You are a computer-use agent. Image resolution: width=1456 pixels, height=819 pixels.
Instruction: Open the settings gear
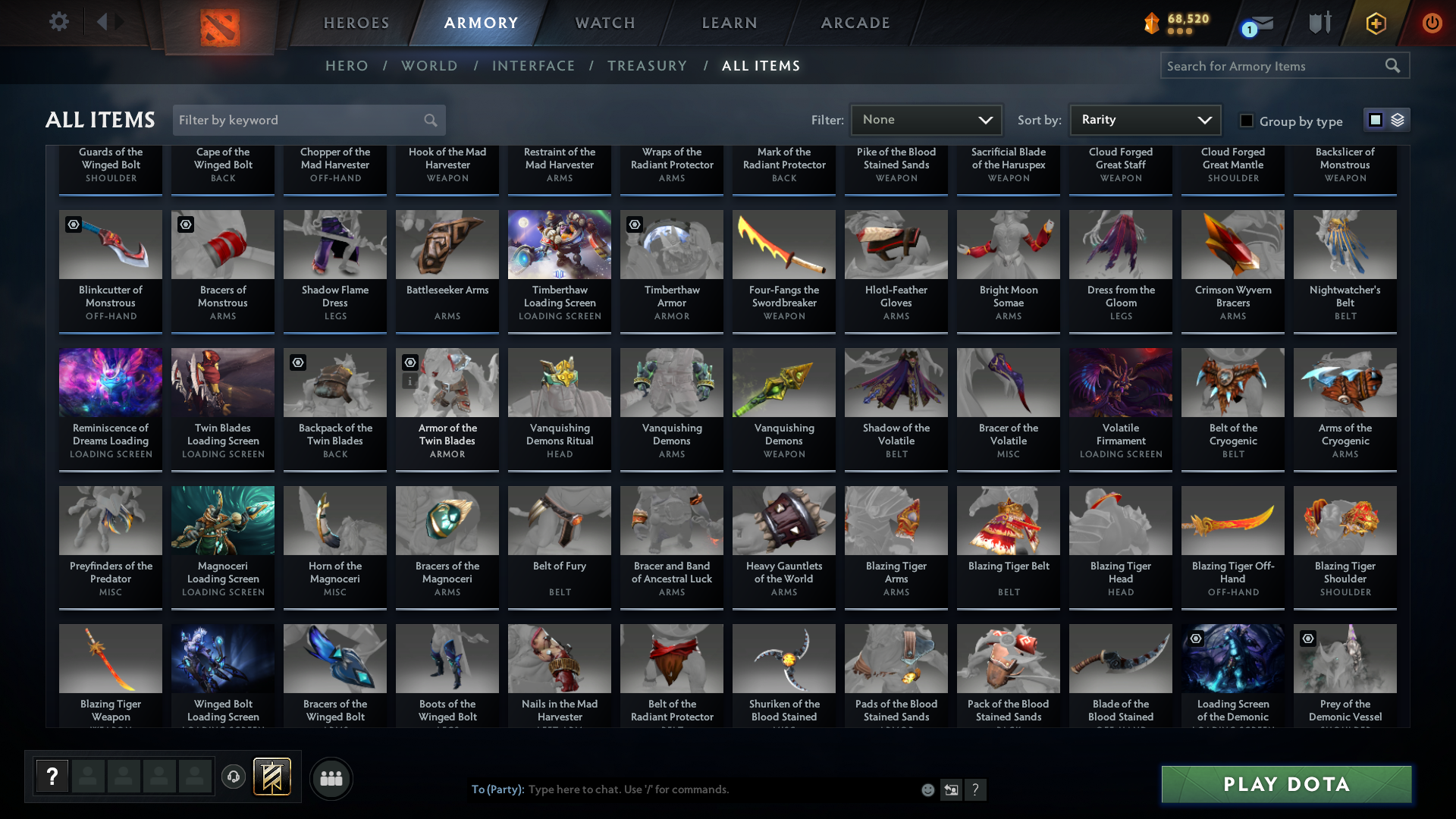(x=59, y=23)
